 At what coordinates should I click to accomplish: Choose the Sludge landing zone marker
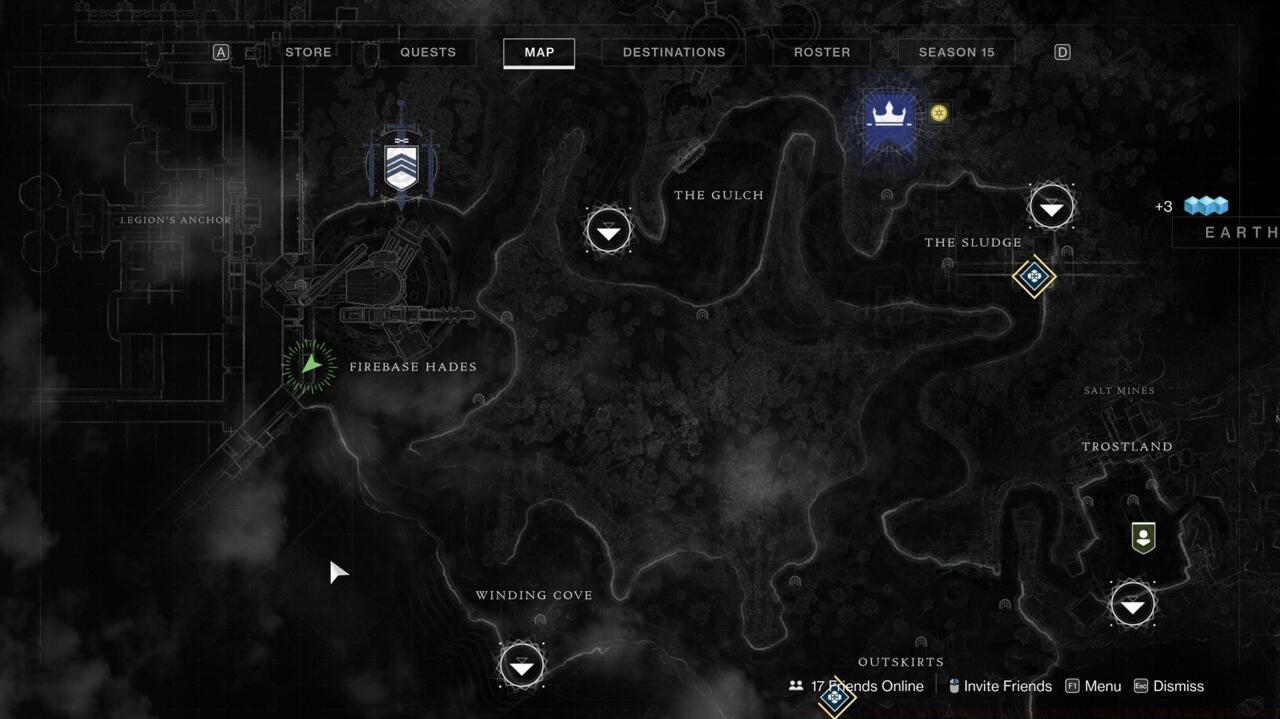pyautogui.click(x=1051, y=208)
